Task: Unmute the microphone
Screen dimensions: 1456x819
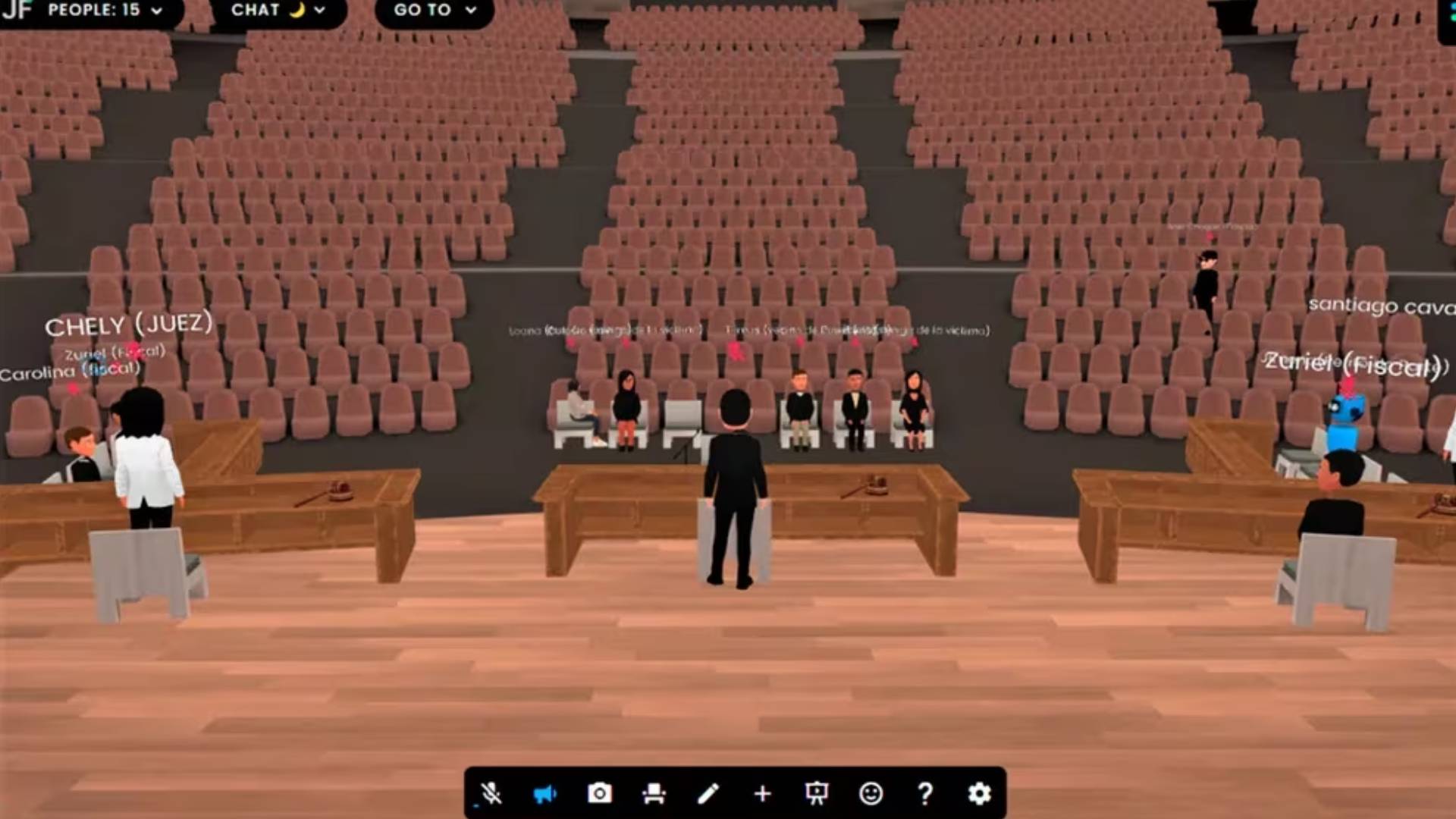Action: coord(491,793)
